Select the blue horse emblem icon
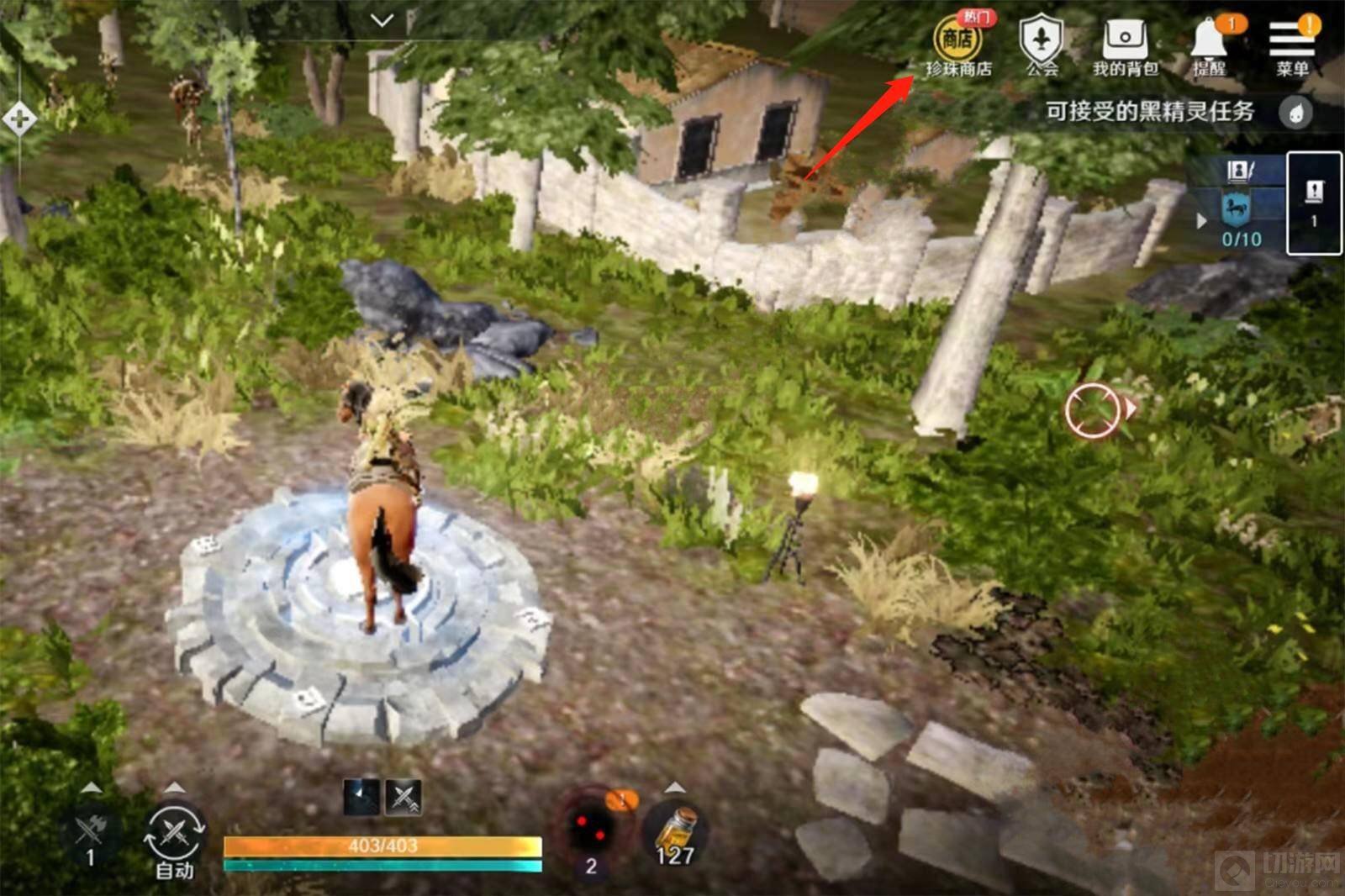Viewport: 1345px width, 896px height. tap(1236, 207)
